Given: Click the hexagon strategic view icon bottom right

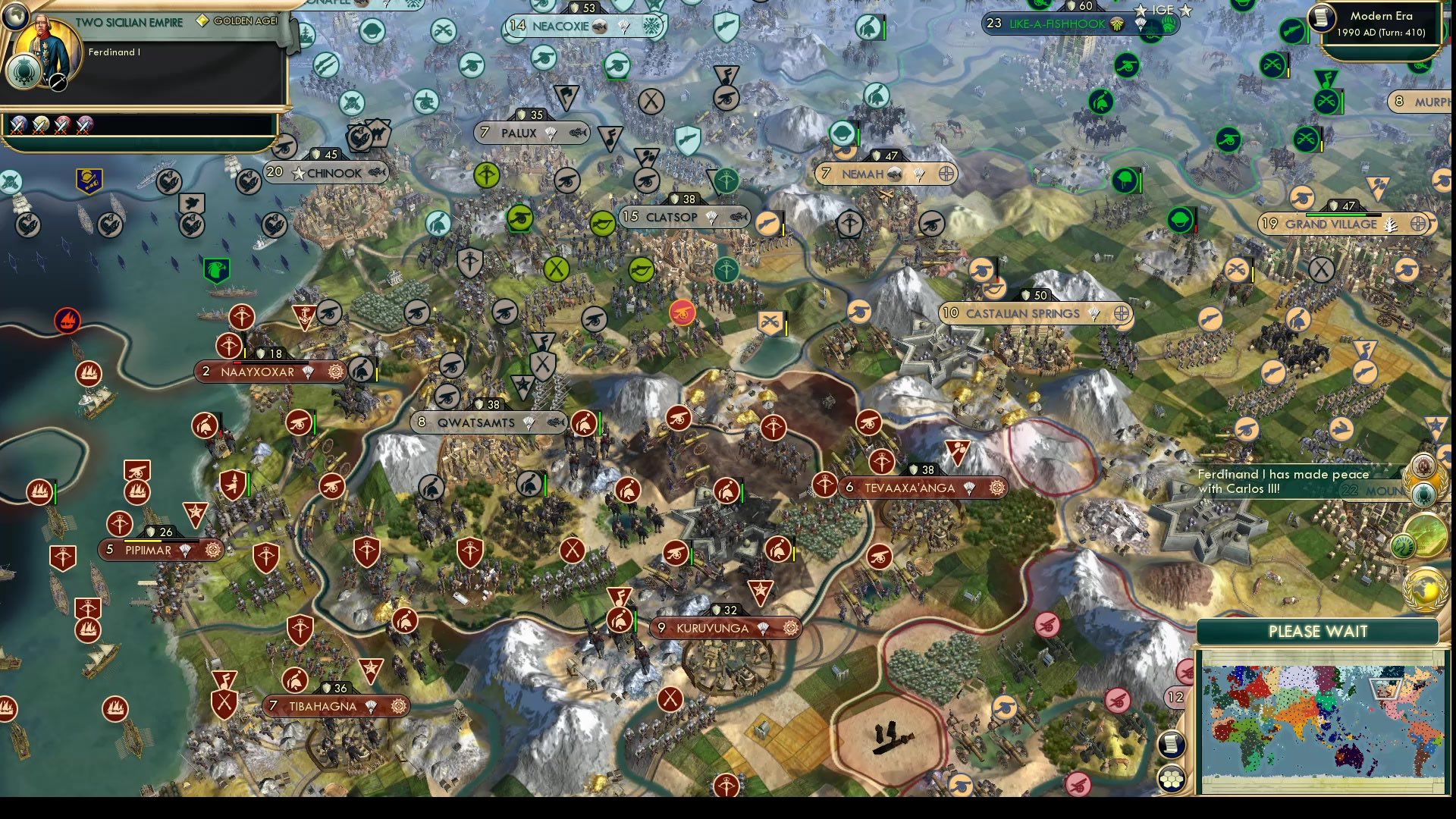Looking at the screenshot, I should point(1172,779).
